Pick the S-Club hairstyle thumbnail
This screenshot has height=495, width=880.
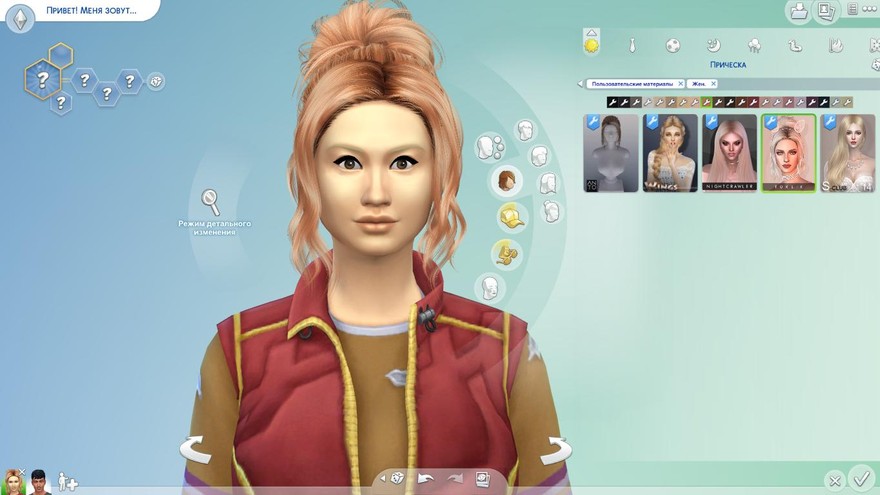click(845, 153)
